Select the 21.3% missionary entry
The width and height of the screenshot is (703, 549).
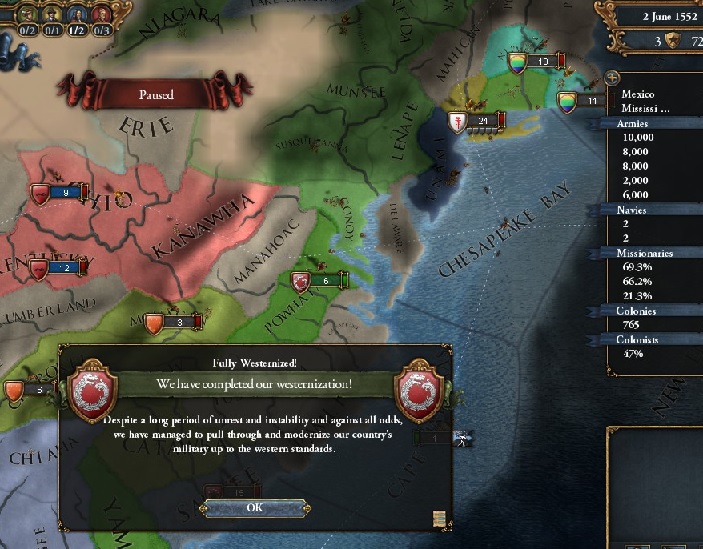[x=637, y=296]
